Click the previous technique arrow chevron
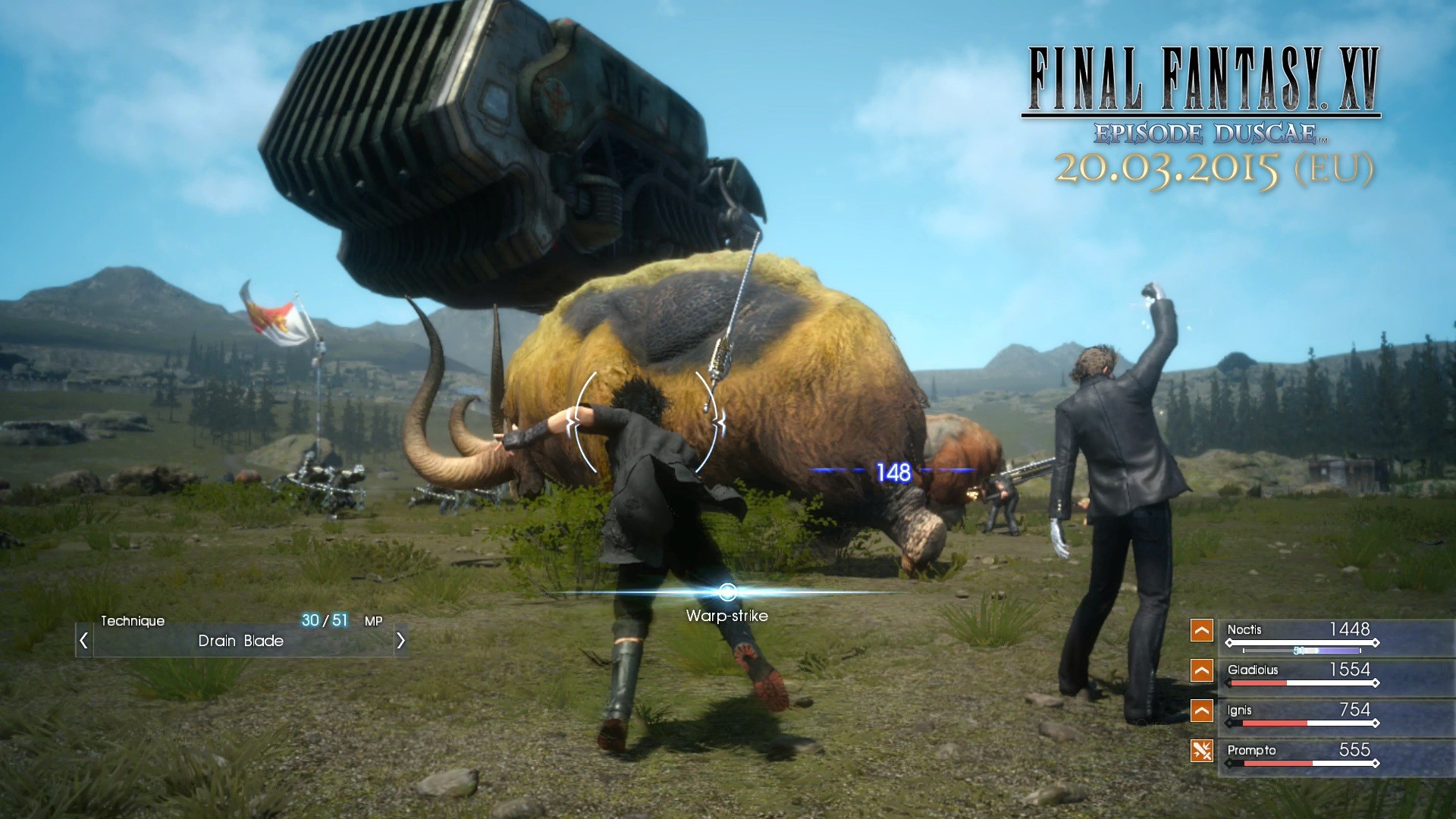 point(83,640)
